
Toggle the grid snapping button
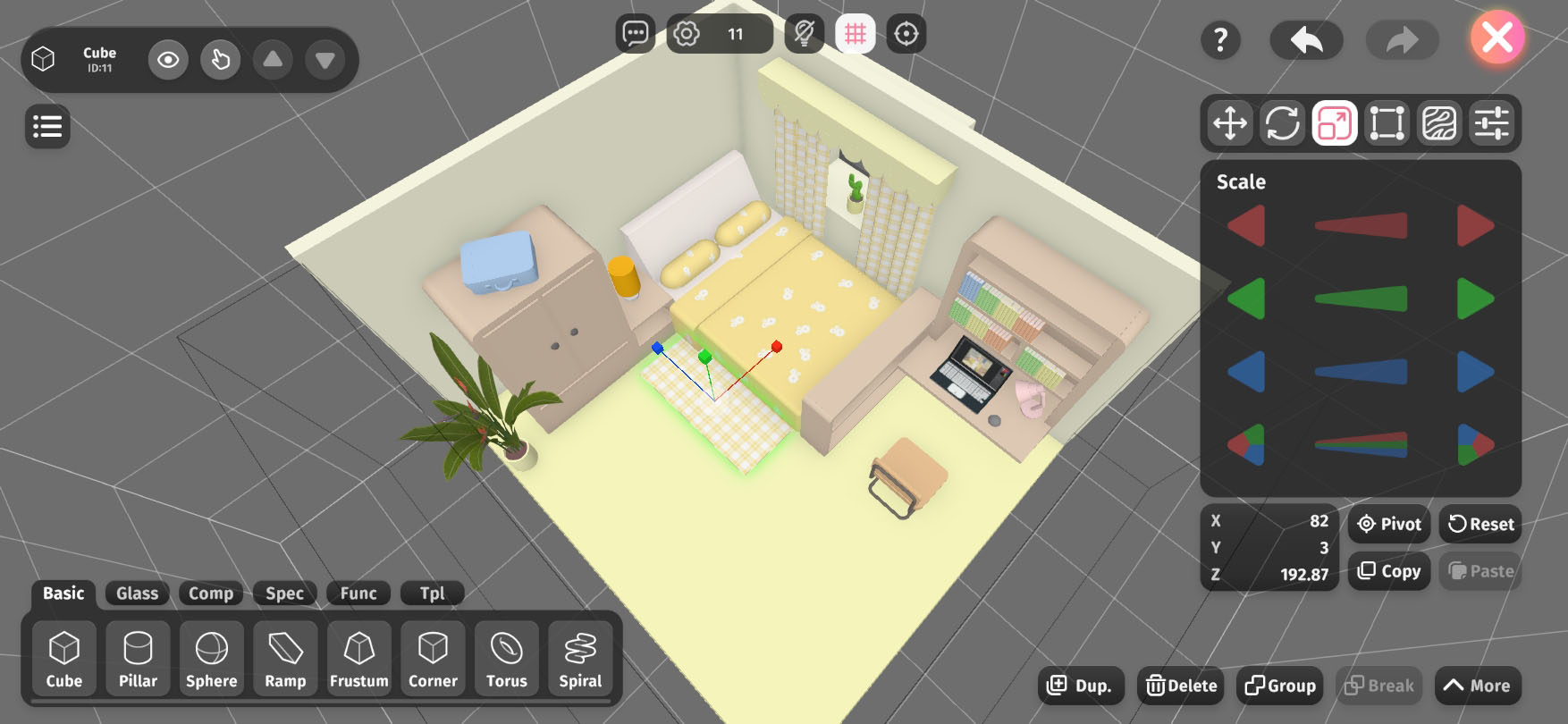click(855, 34)
